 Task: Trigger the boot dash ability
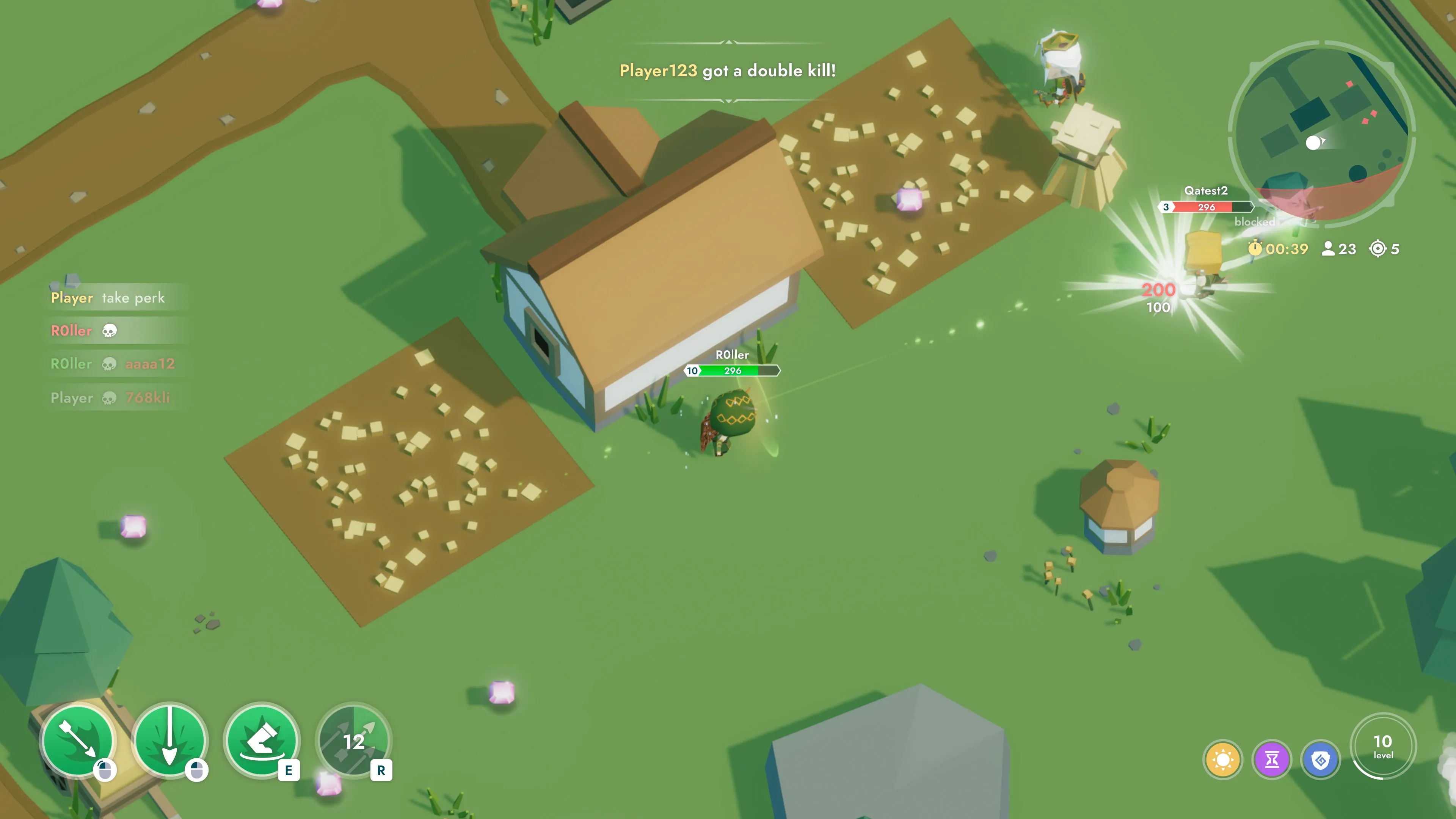click(261, 741)
